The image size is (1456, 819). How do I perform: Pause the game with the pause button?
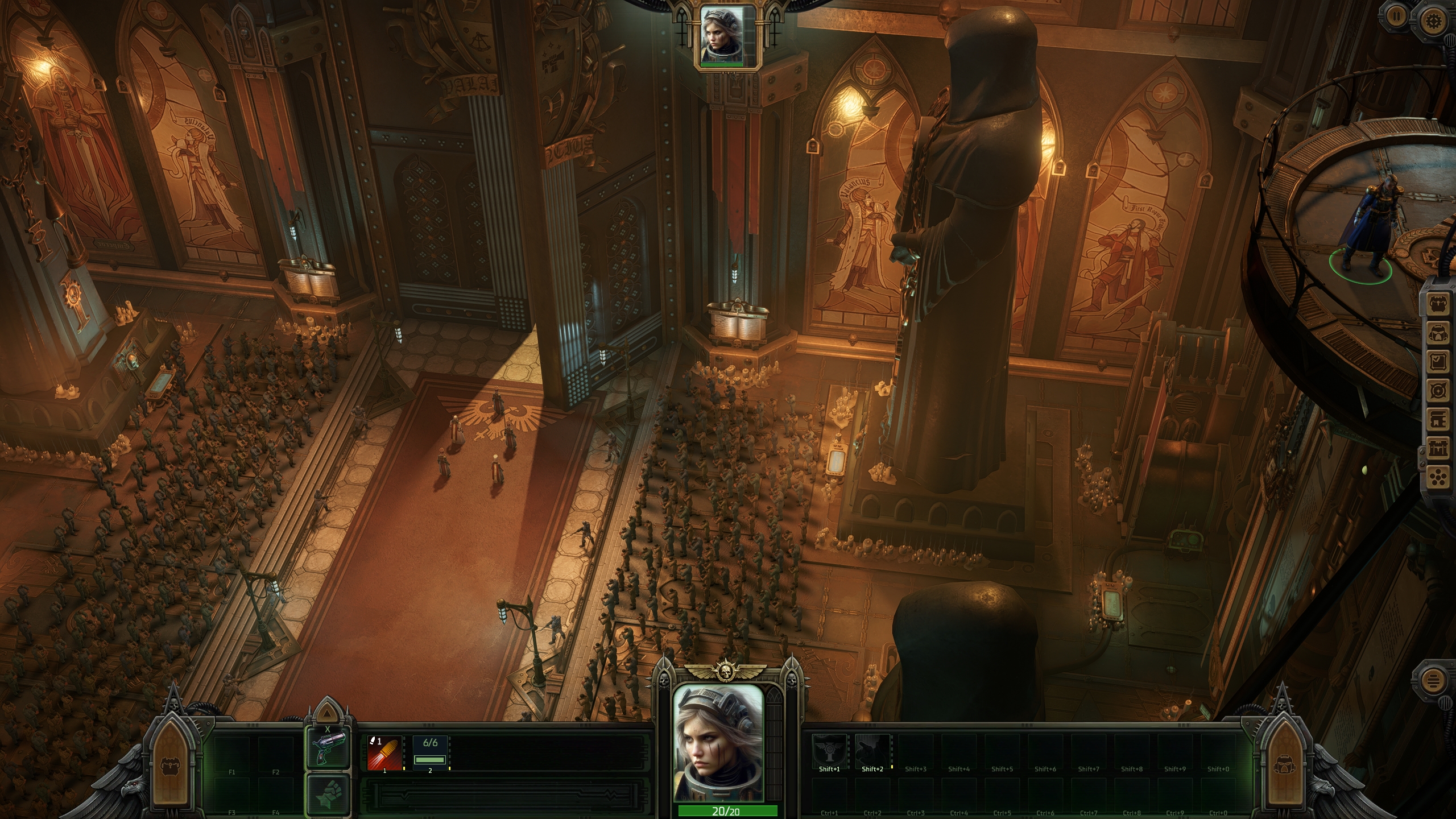[1395, 15]
